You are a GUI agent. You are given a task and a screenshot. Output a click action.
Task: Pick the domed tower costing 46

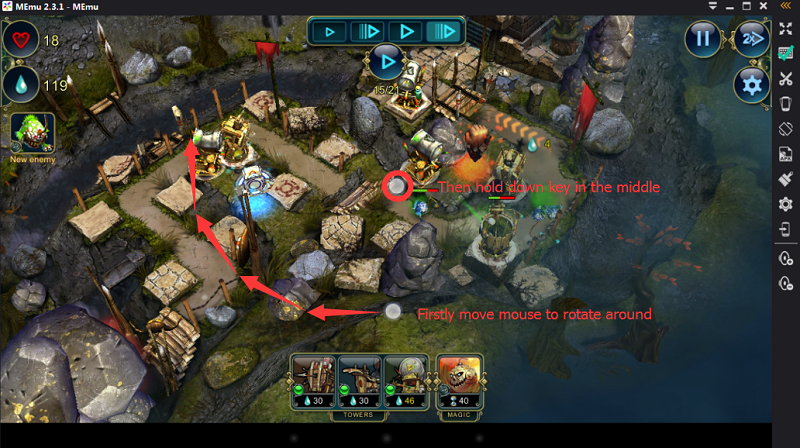pos(405,379)
